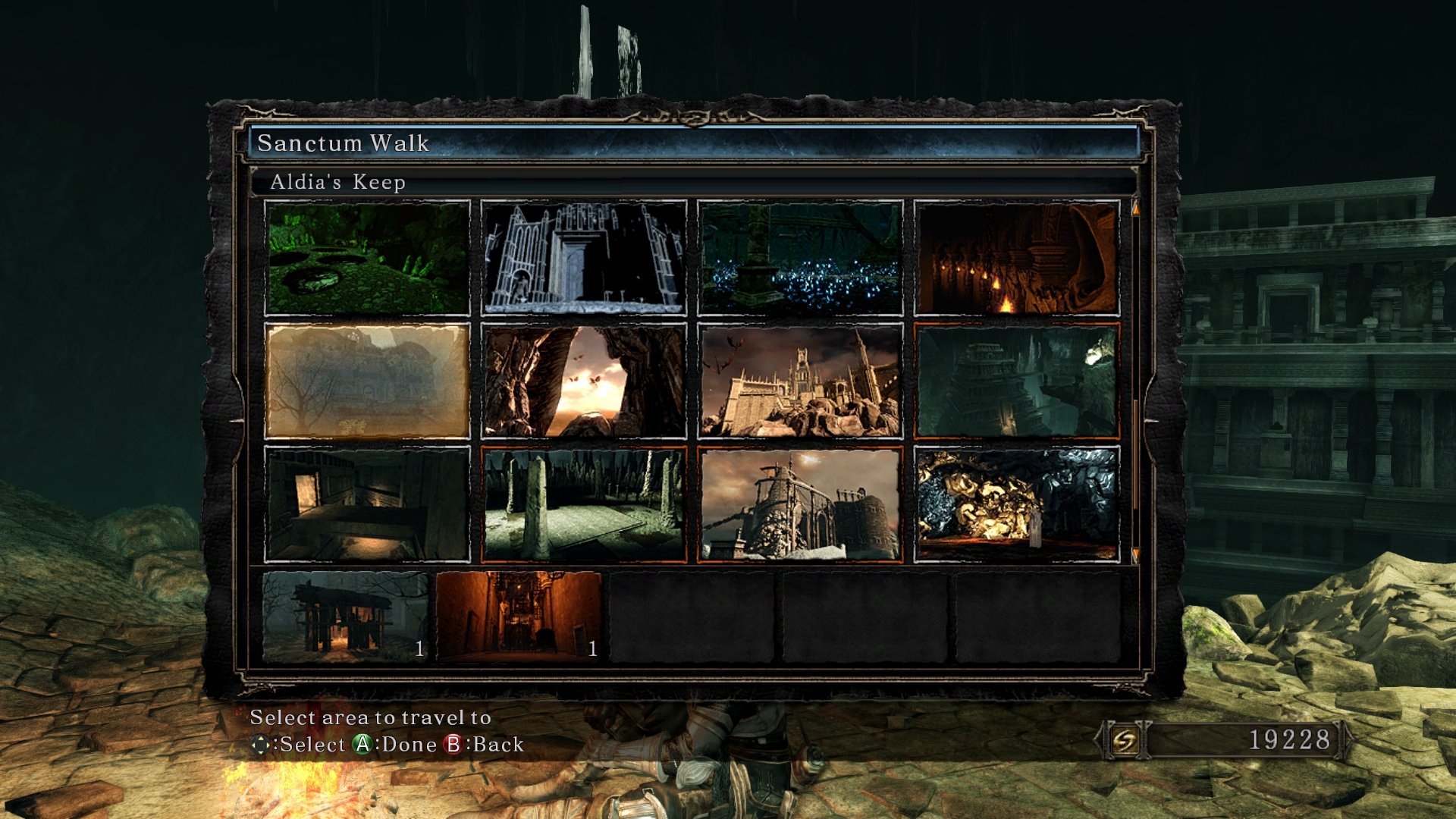
Task: Click the area list scroll-up arrow
Action: coord(1135,208)
